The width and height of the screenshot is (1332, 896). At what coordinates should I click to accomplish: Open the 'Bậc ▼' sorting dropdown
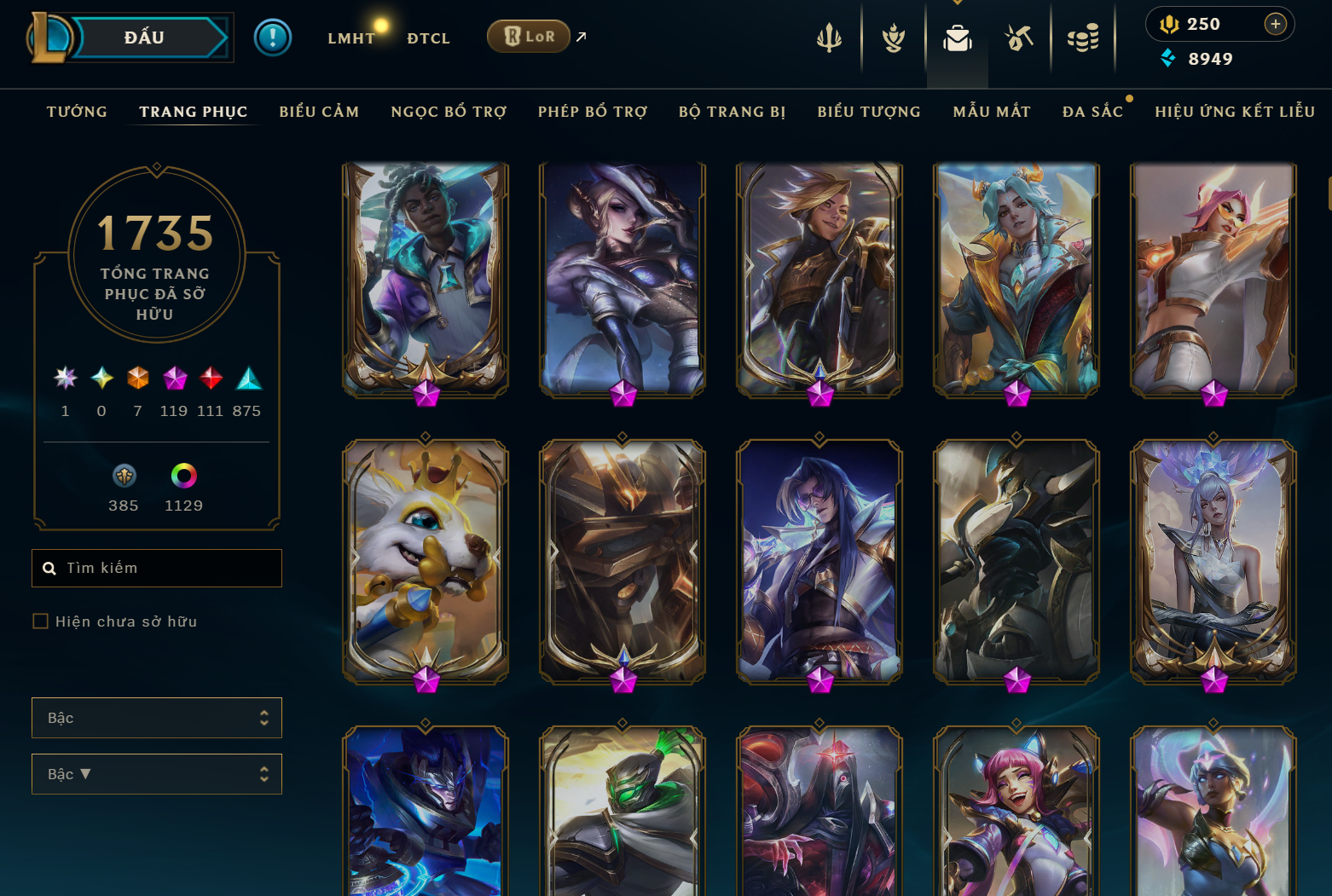click(x=157, y=774)
